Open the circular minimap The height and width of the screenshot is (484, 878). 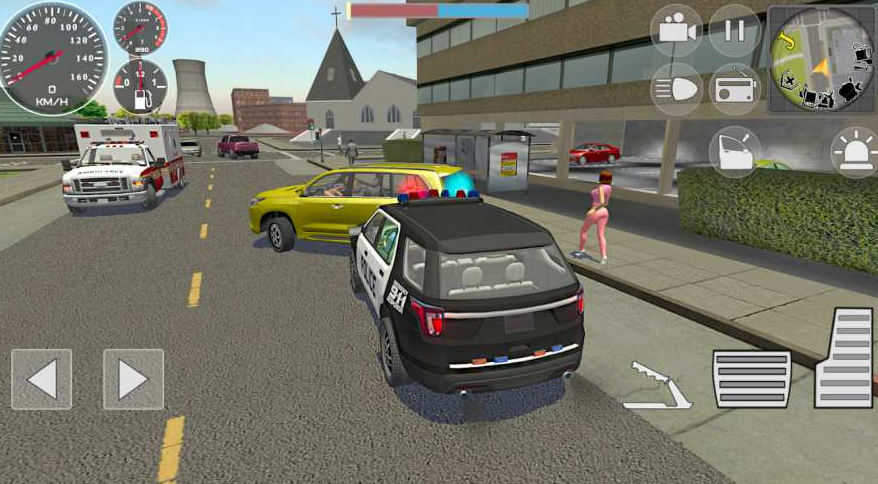tap(821, 59)
